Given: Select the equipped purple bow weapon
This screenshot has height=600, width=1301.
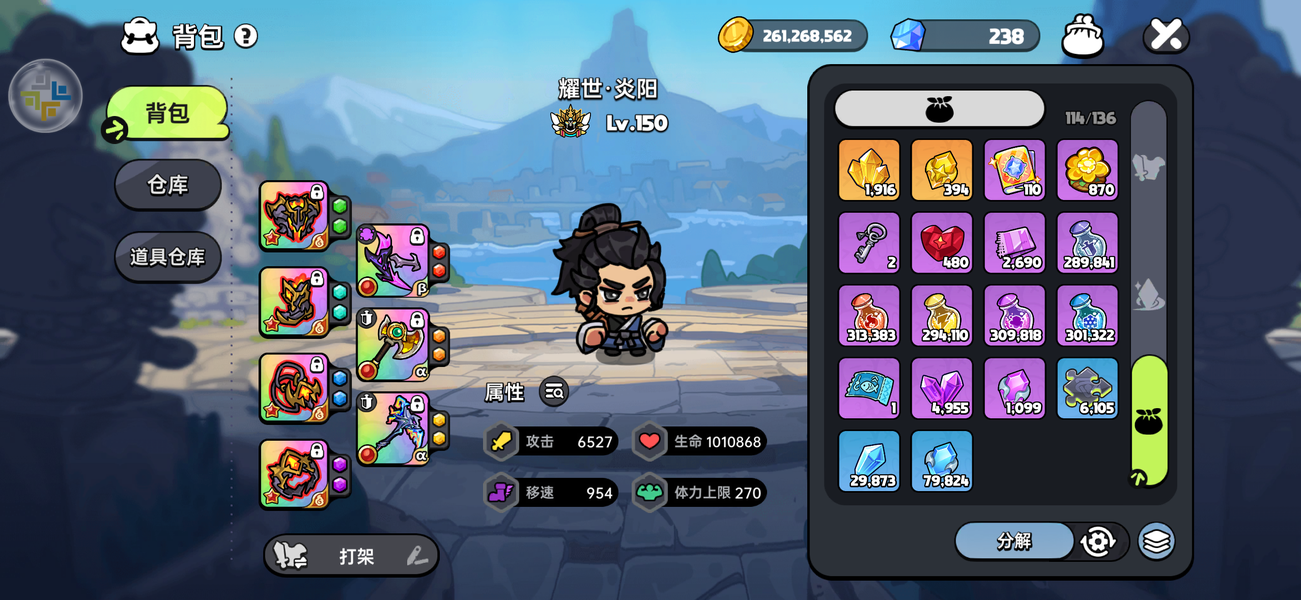Looking at the screenshot, I should pos(393,261).
